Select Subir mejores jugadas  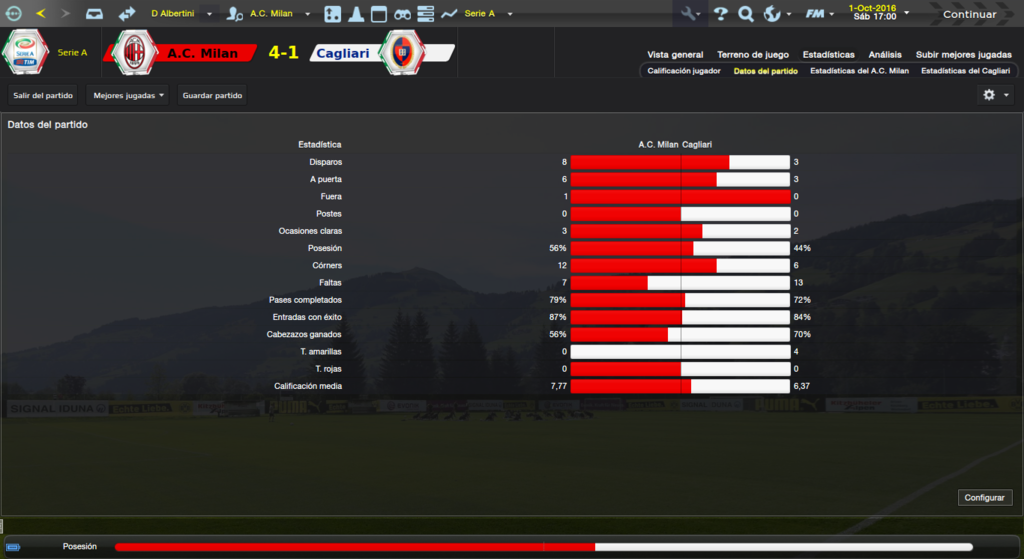pos(962,54)
